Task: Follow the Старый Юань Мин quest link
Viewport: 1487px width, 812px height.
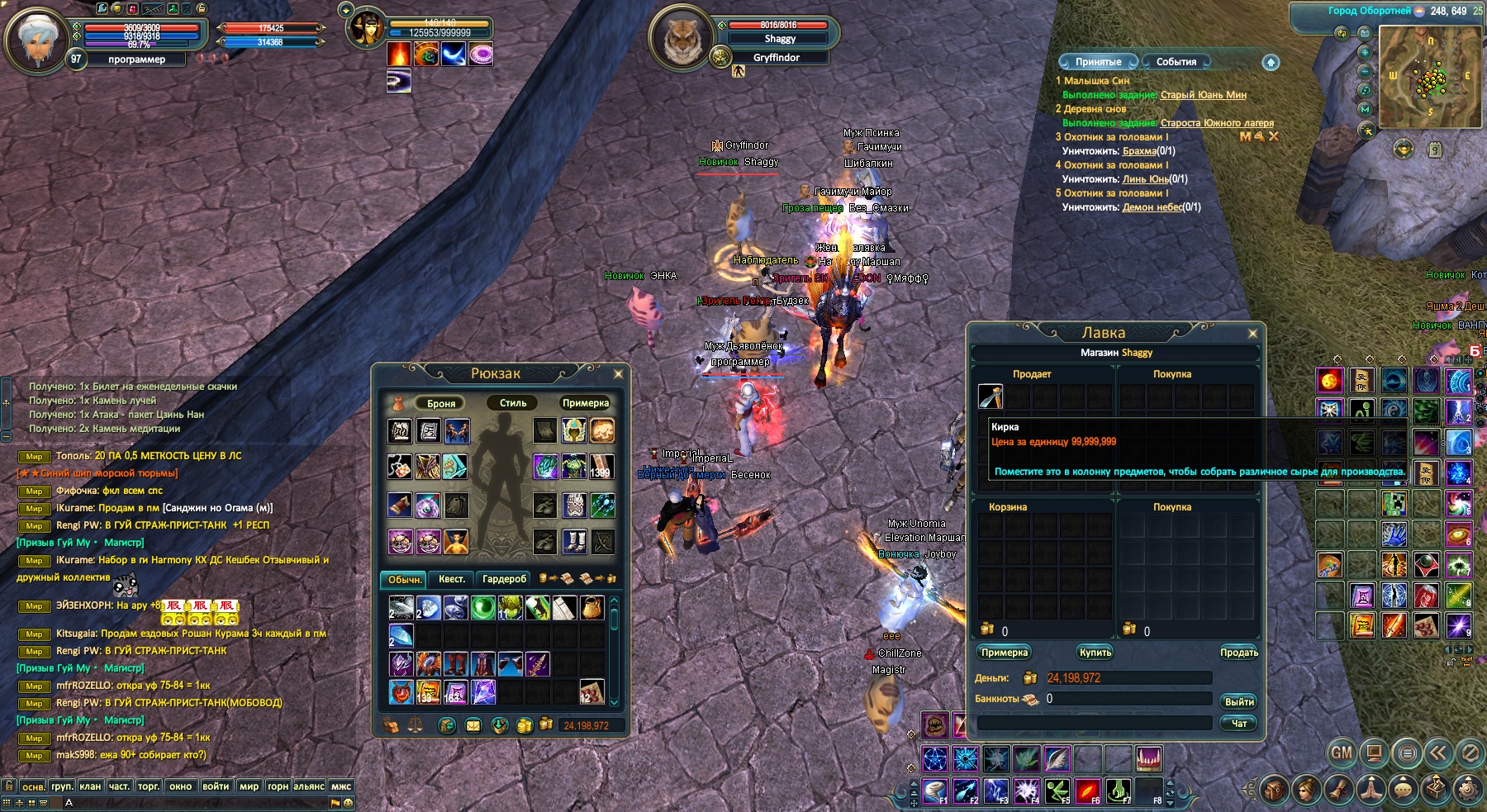Action: (x=1203, y=95)
